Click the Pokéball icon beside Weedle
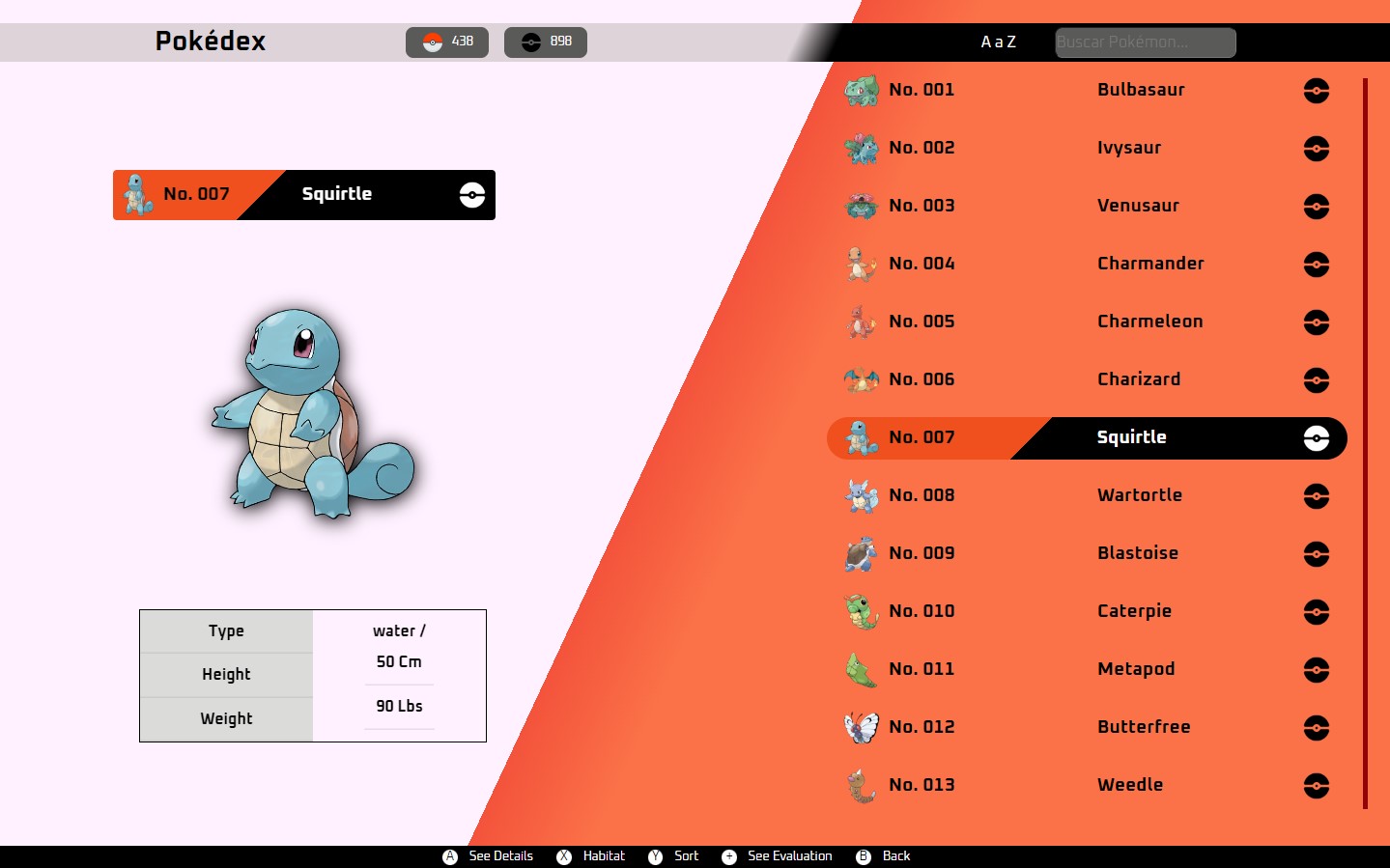Screen dimensions: 1390x868 1316,786
